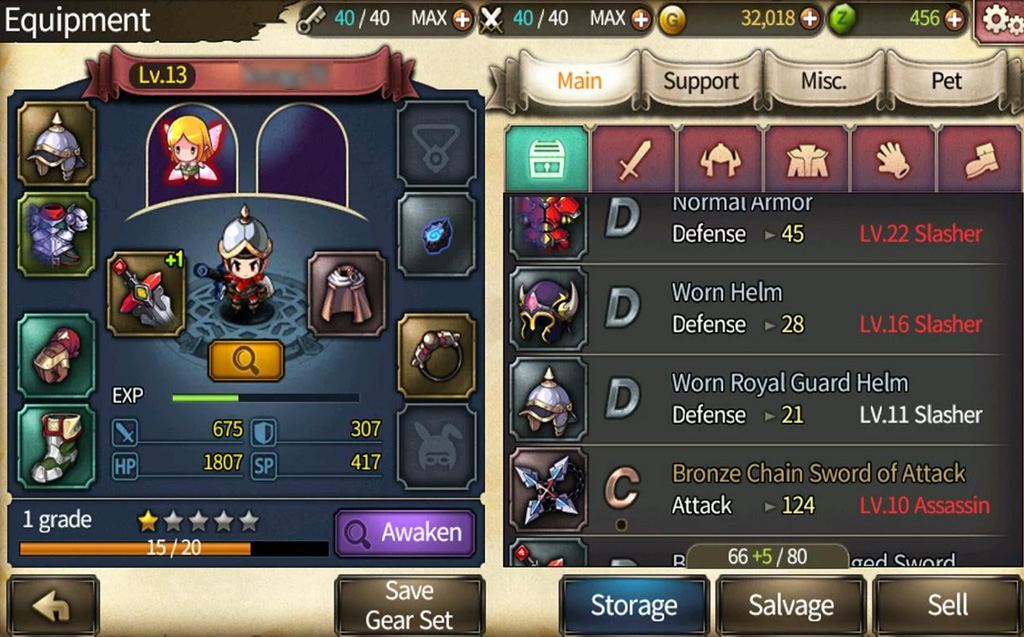Switch to the Support tab
The image size is (1024, 637).
pos(701,82)
